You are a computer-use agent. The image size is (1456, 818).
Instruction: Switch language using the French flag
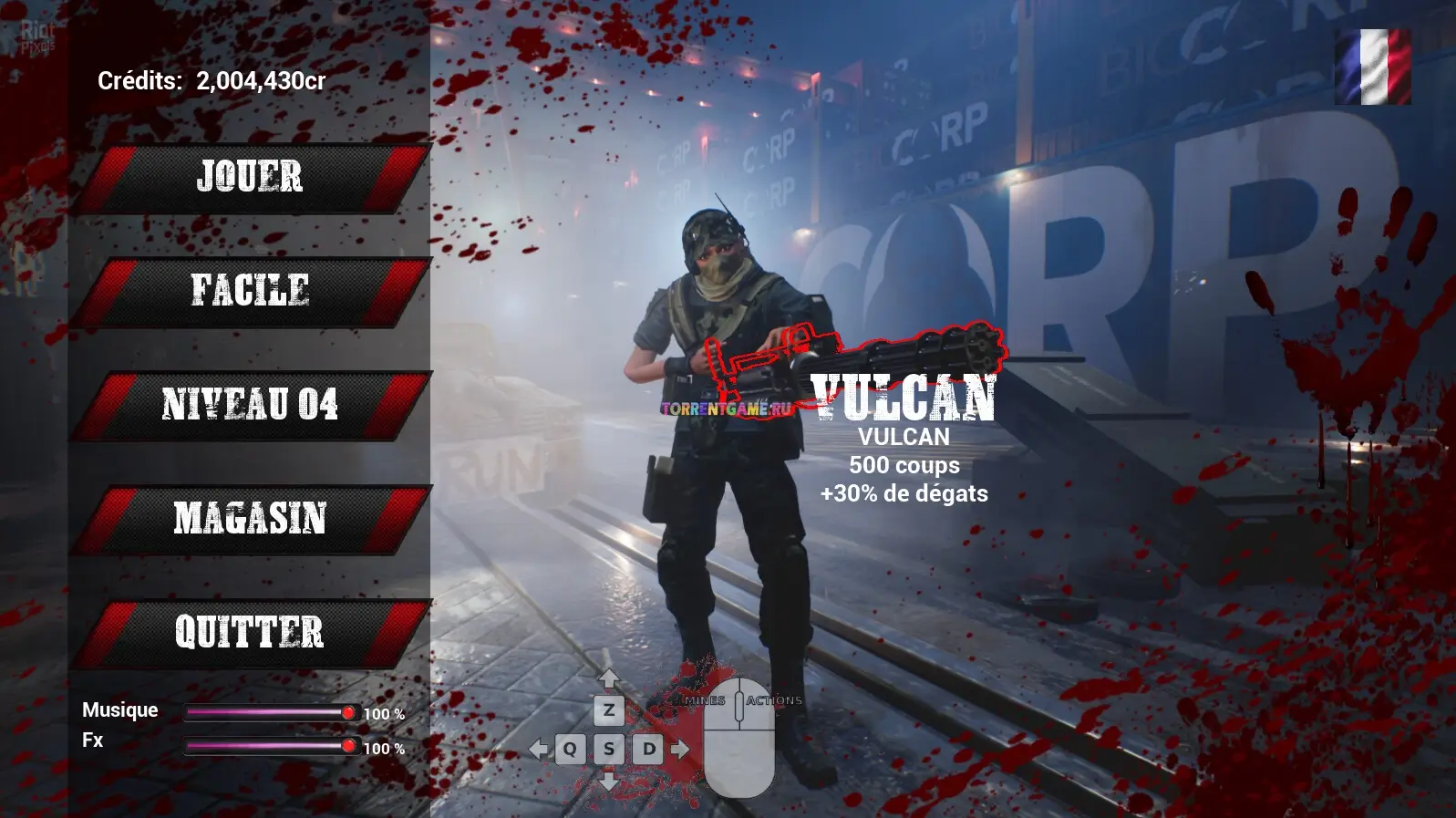click(1373, 67)
